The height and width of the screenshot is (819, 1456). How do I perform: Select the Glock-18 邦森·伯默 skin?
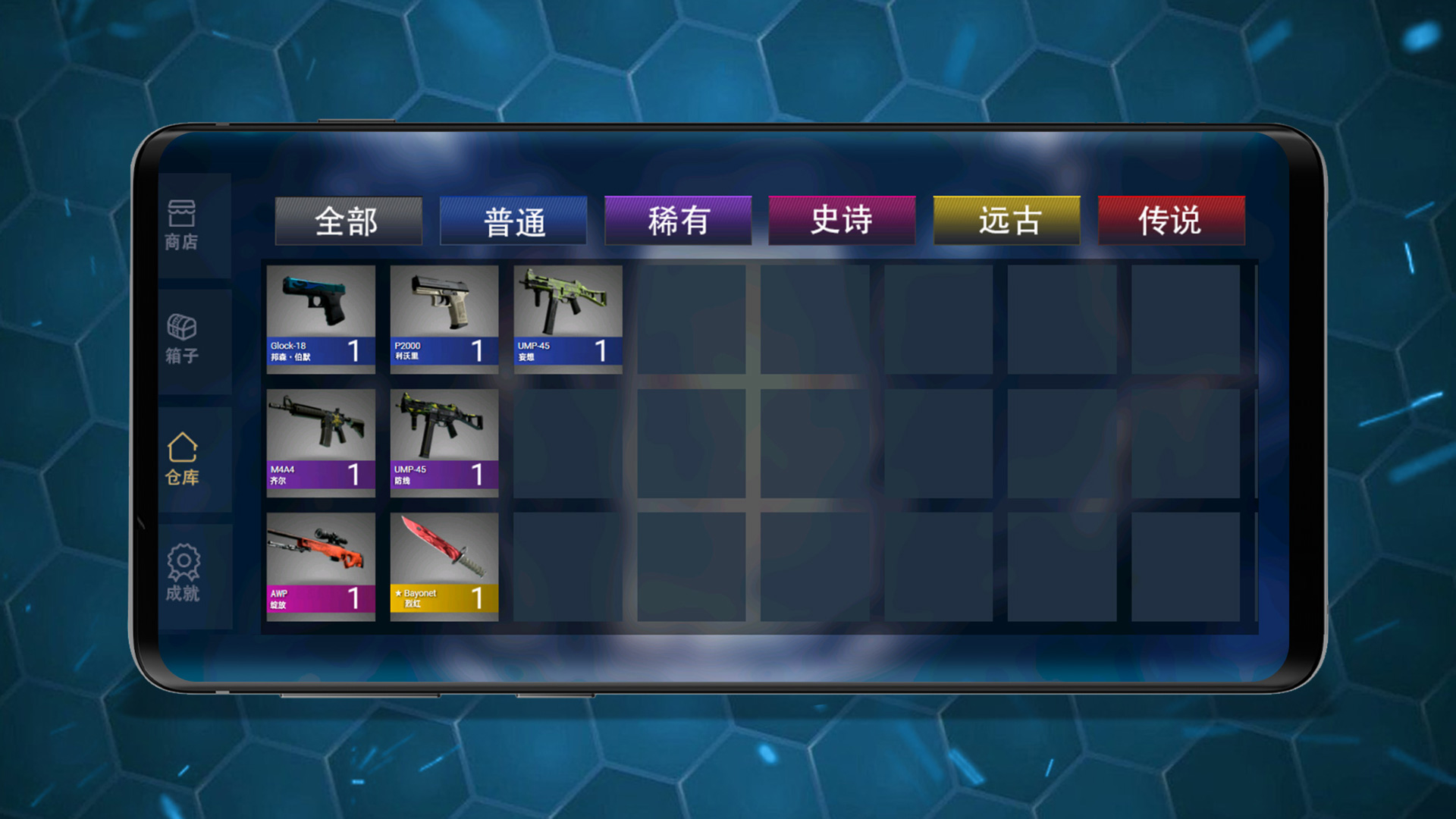(319, 315)
